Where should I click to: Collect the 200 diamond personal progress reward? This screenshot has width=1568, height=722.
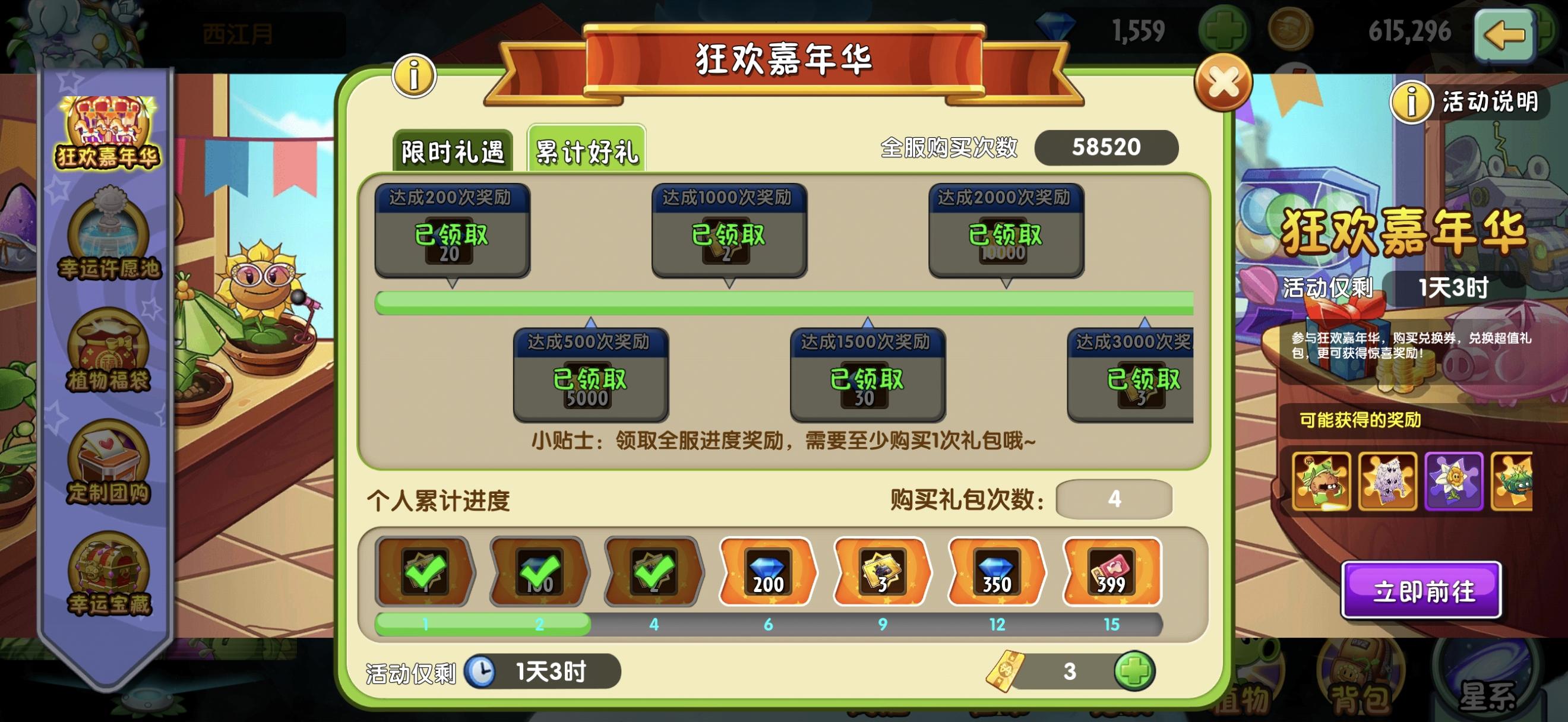point(767,571)
